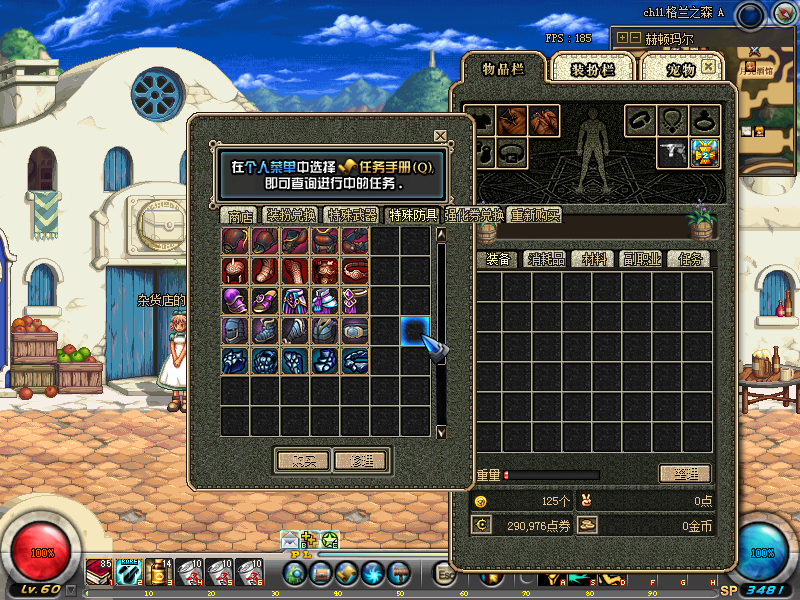The image size is (800, 600).
Task: Click the 整理 sort inventory button
Action: tap(685, 474)
